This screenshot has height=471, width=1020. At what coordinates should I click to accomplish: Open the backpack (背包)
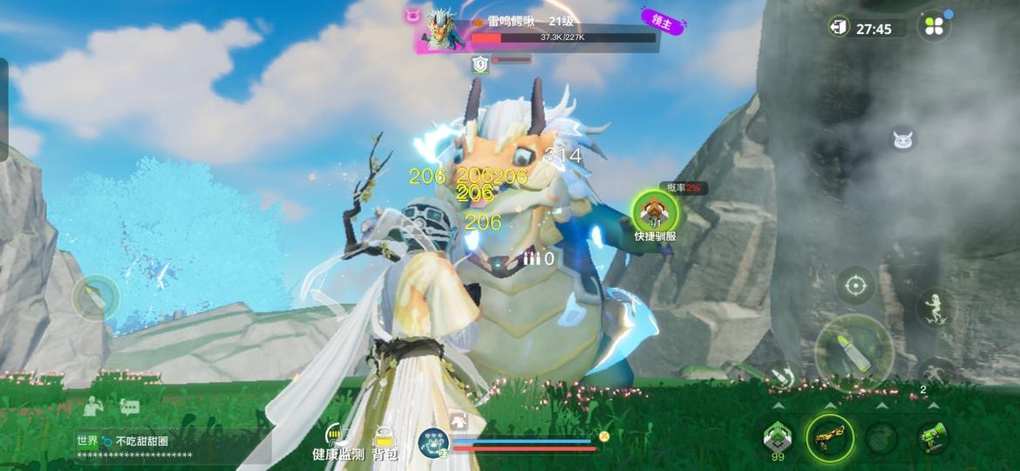coord(384,439)
